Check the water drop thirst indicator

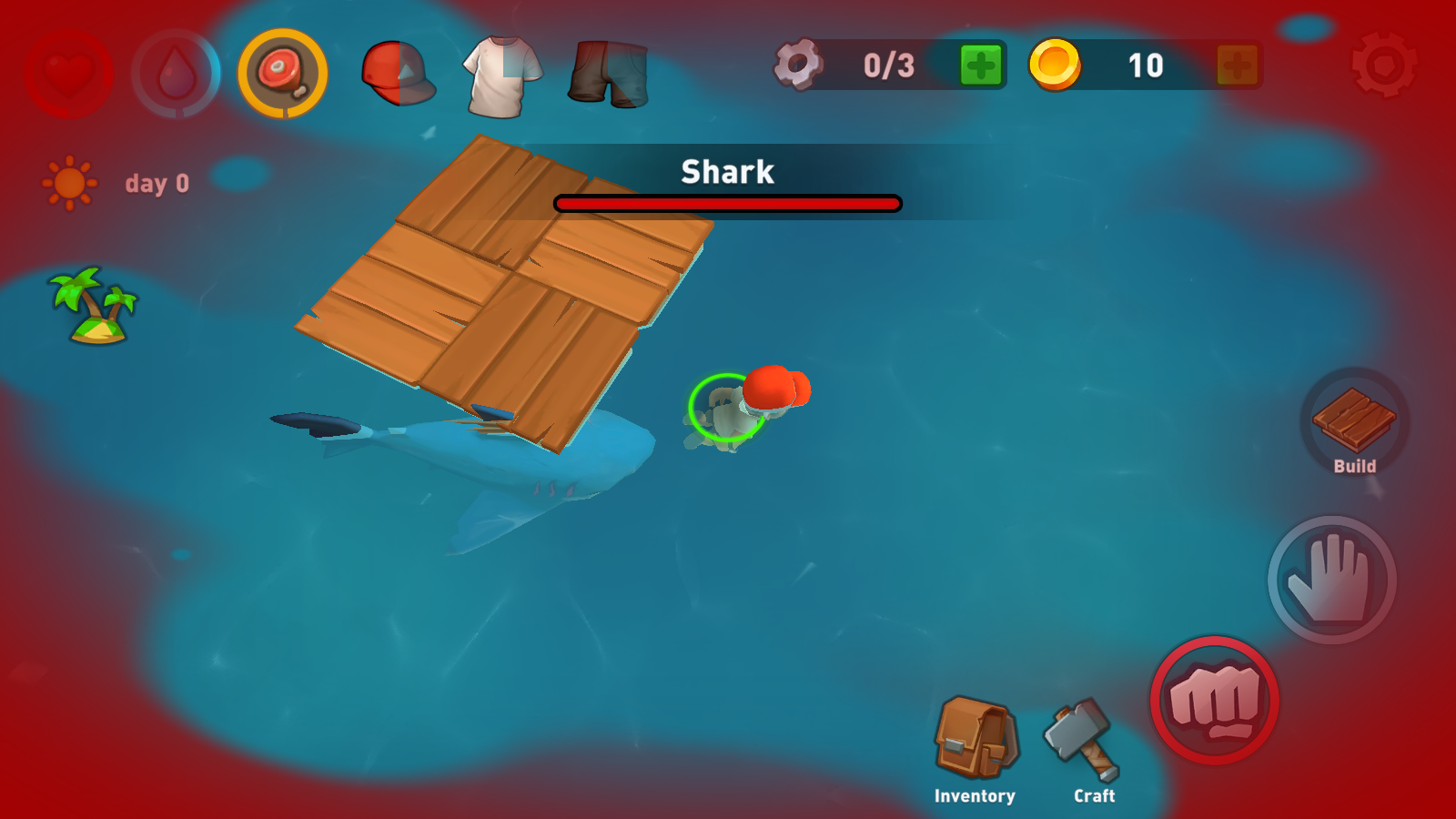[x=177, y=73]
